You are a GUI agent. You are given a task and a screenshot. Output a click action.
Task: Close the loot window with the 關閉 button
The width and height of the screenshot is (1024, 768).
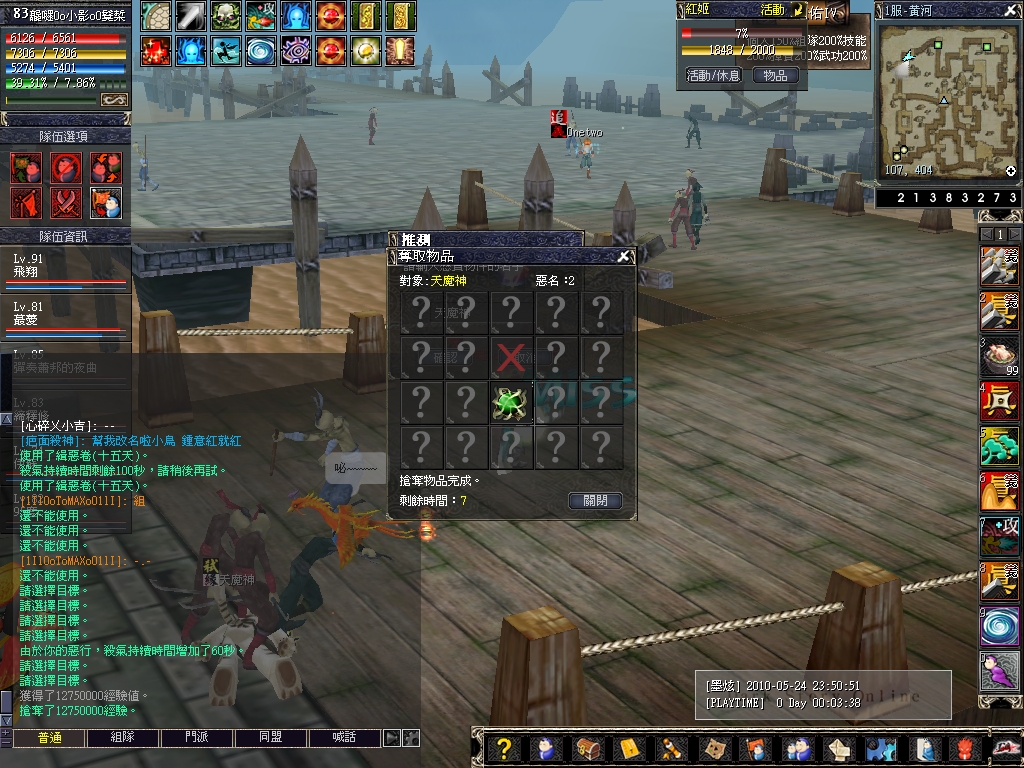595,501
